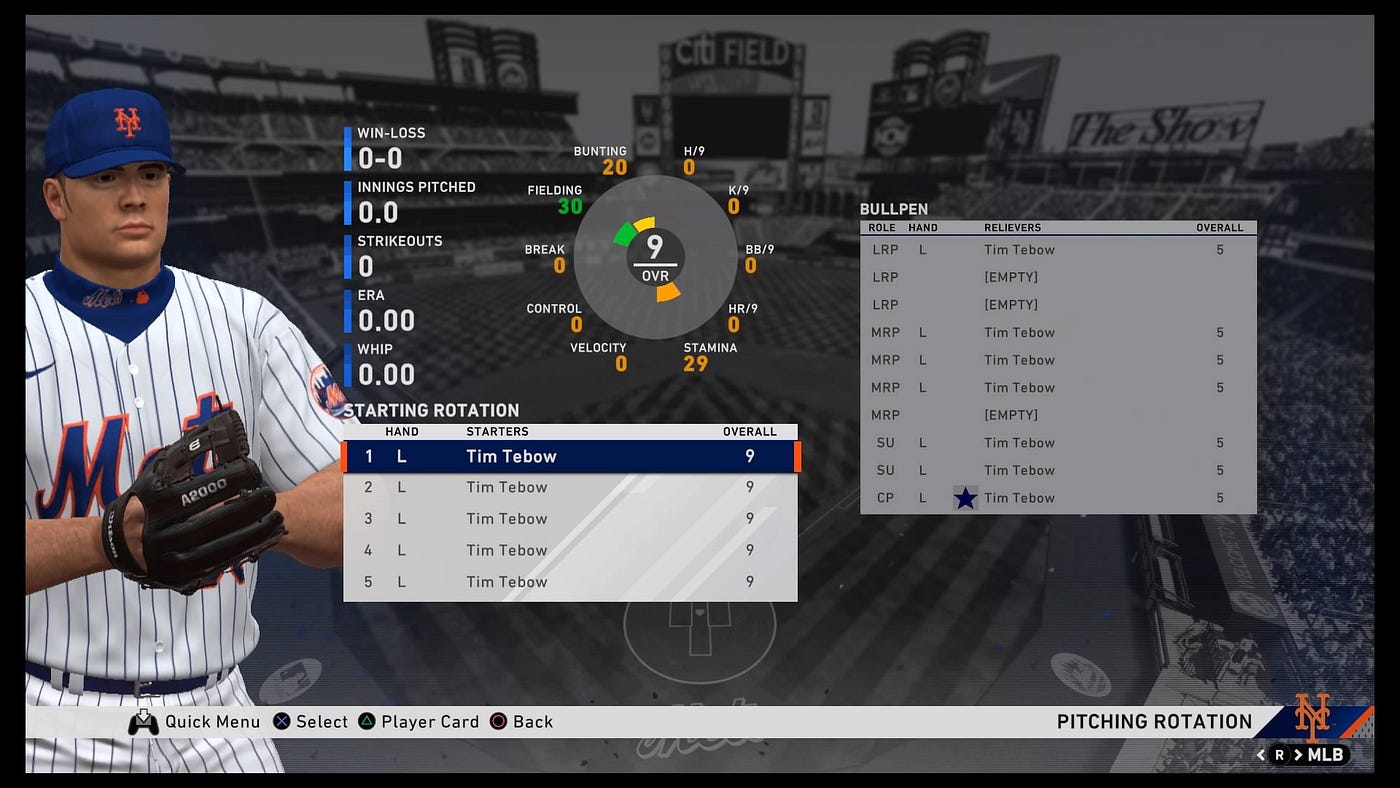Select the number 1 starter Tim Tebow
The image size is (1400, 788).
570,457
